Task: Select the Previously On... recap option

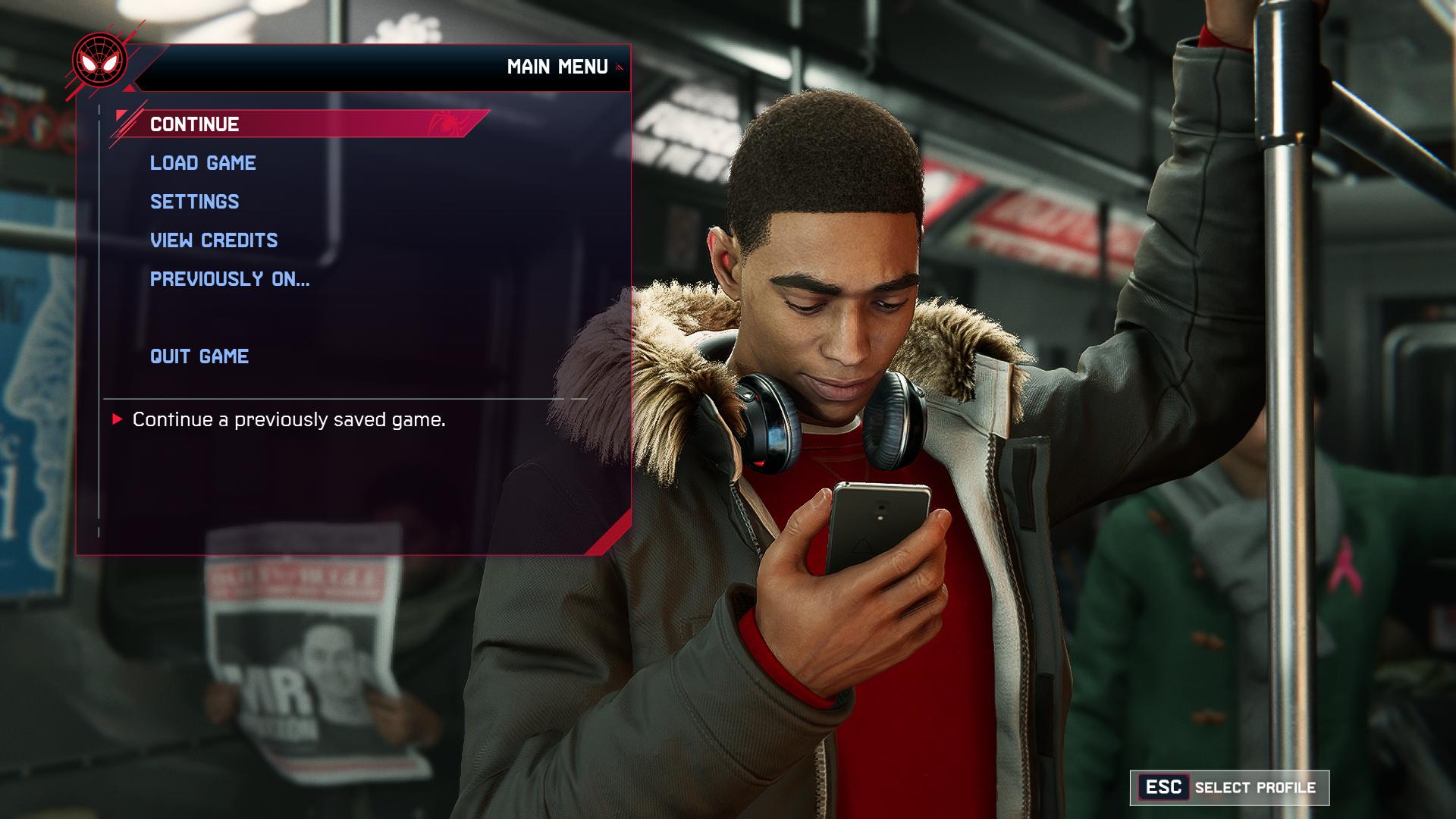Action: [x=230, y=279]
